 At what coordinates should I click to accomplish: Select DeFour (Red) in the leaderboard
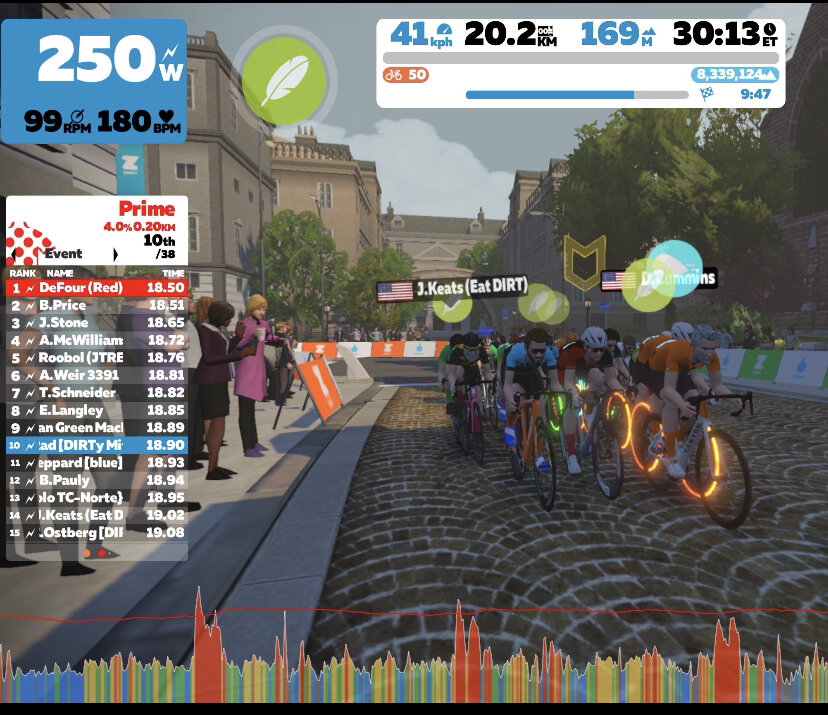click(x=97, y=288)
